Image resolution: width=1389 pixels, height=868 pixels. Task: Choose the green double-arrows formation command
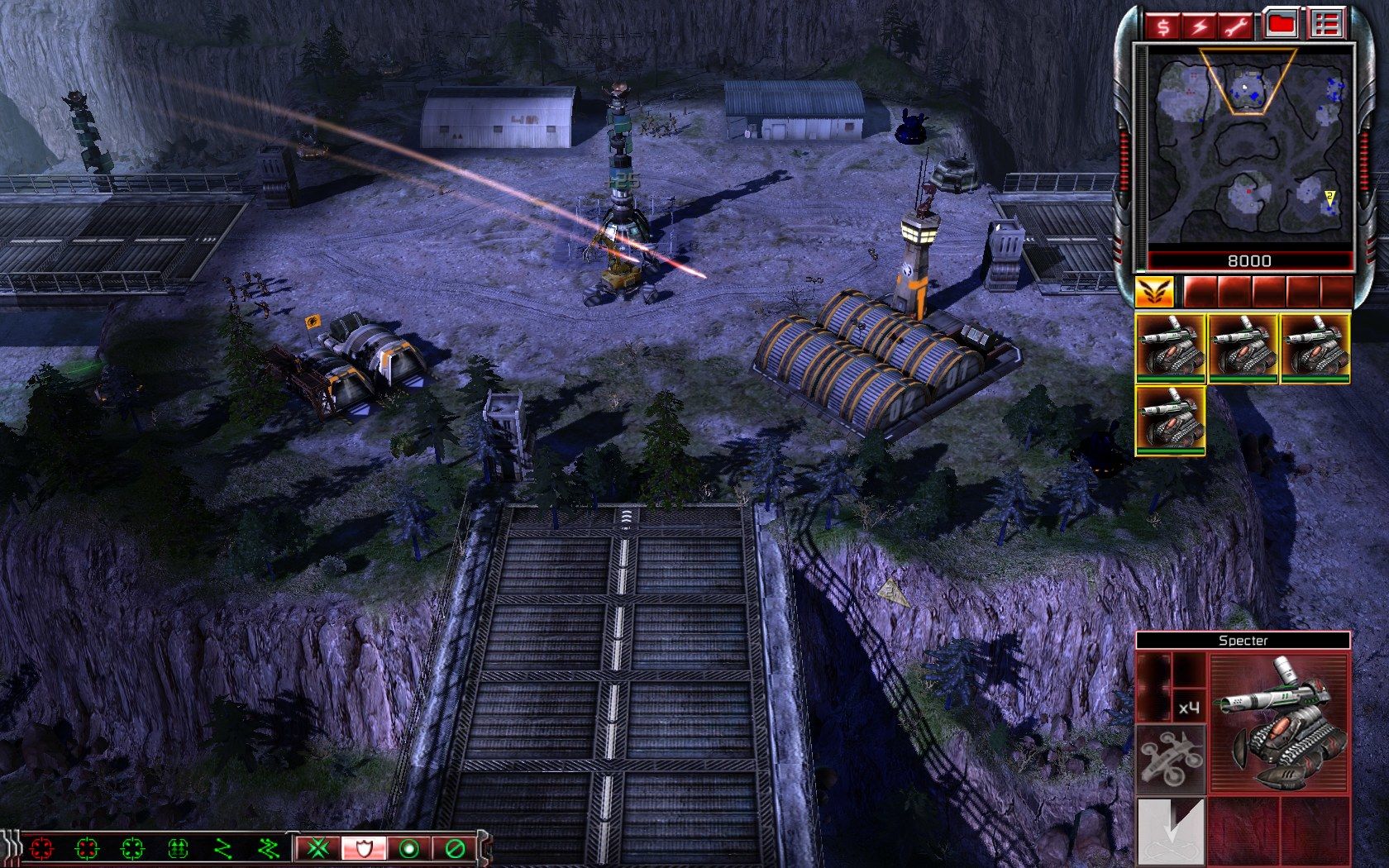coord(178,848)
